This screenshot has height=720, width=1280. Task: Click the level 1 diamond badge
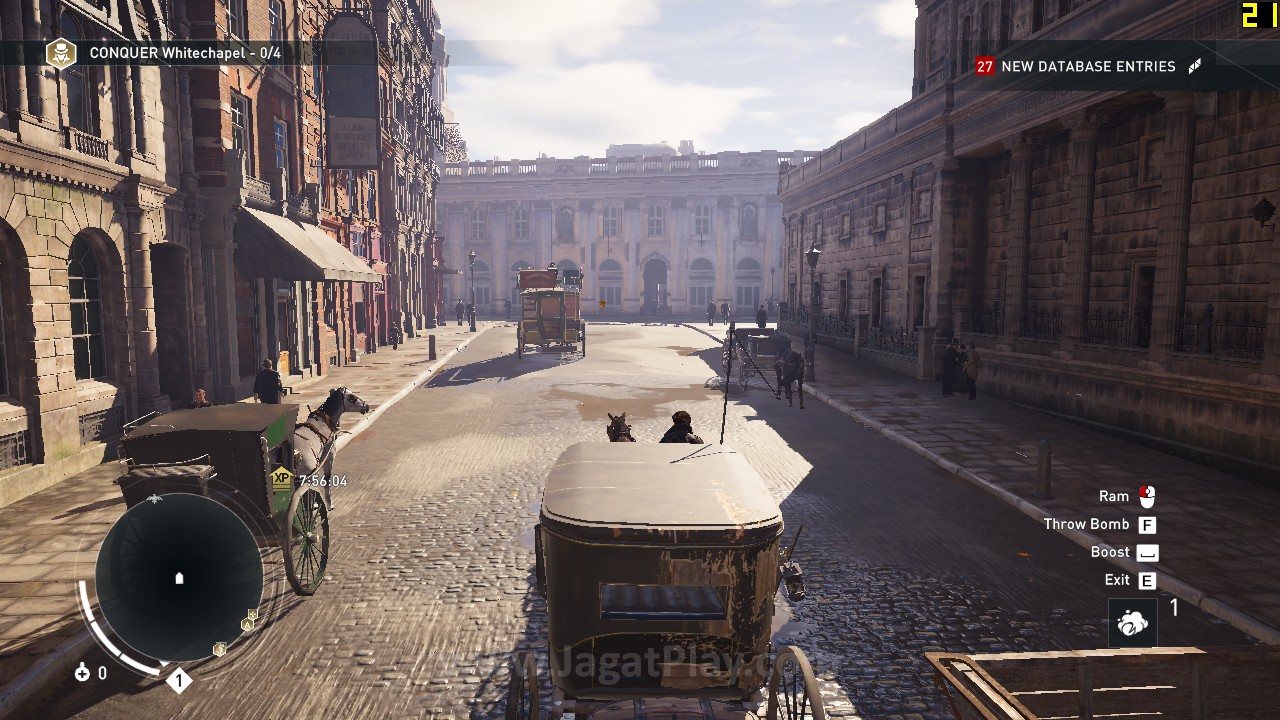(178, 682)
